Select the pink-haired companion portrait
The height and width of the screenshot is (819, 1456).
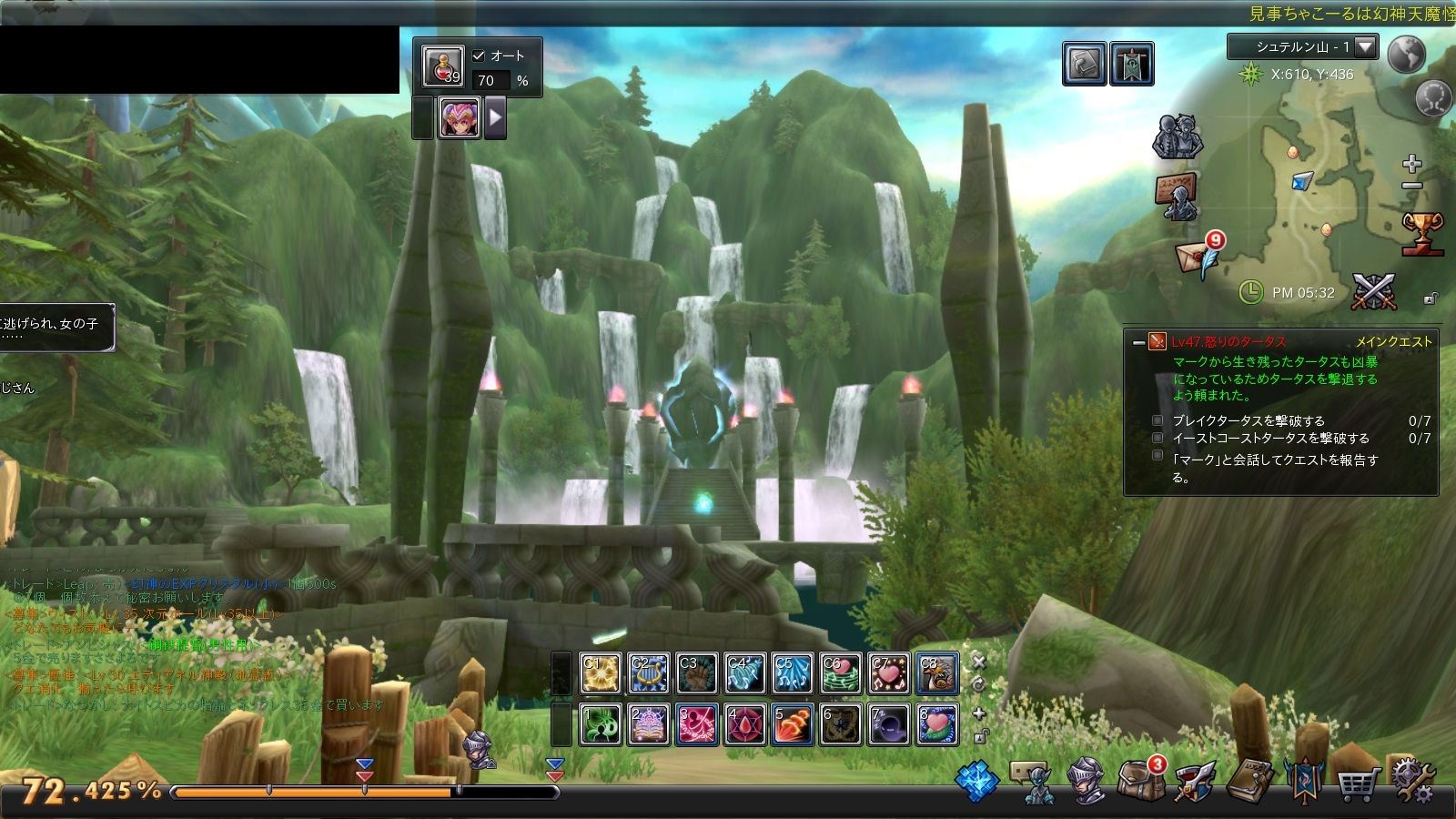460,118
